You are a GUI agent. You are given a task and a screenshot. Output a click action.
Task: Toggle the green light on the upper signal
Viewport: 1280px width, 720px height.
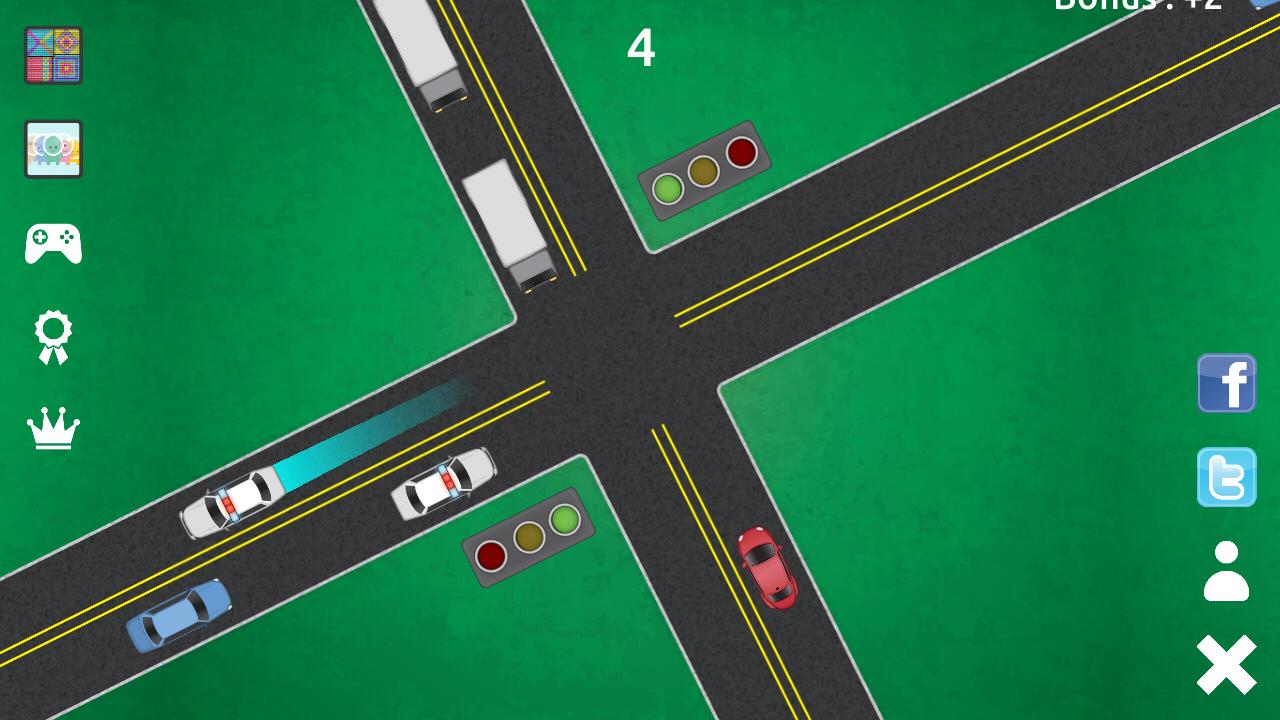click(668, 186)
